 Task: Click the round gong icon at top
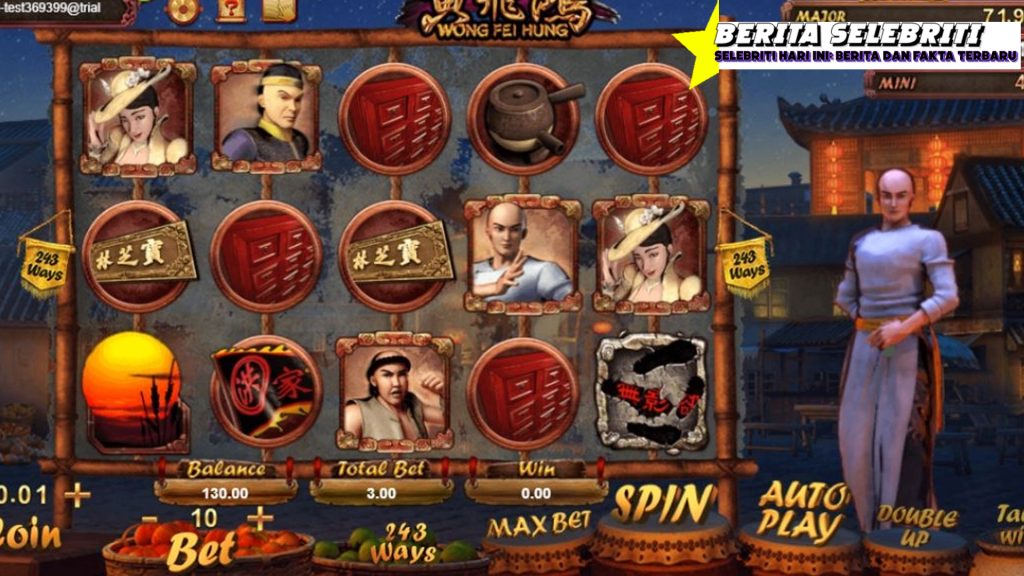(183, 9)
